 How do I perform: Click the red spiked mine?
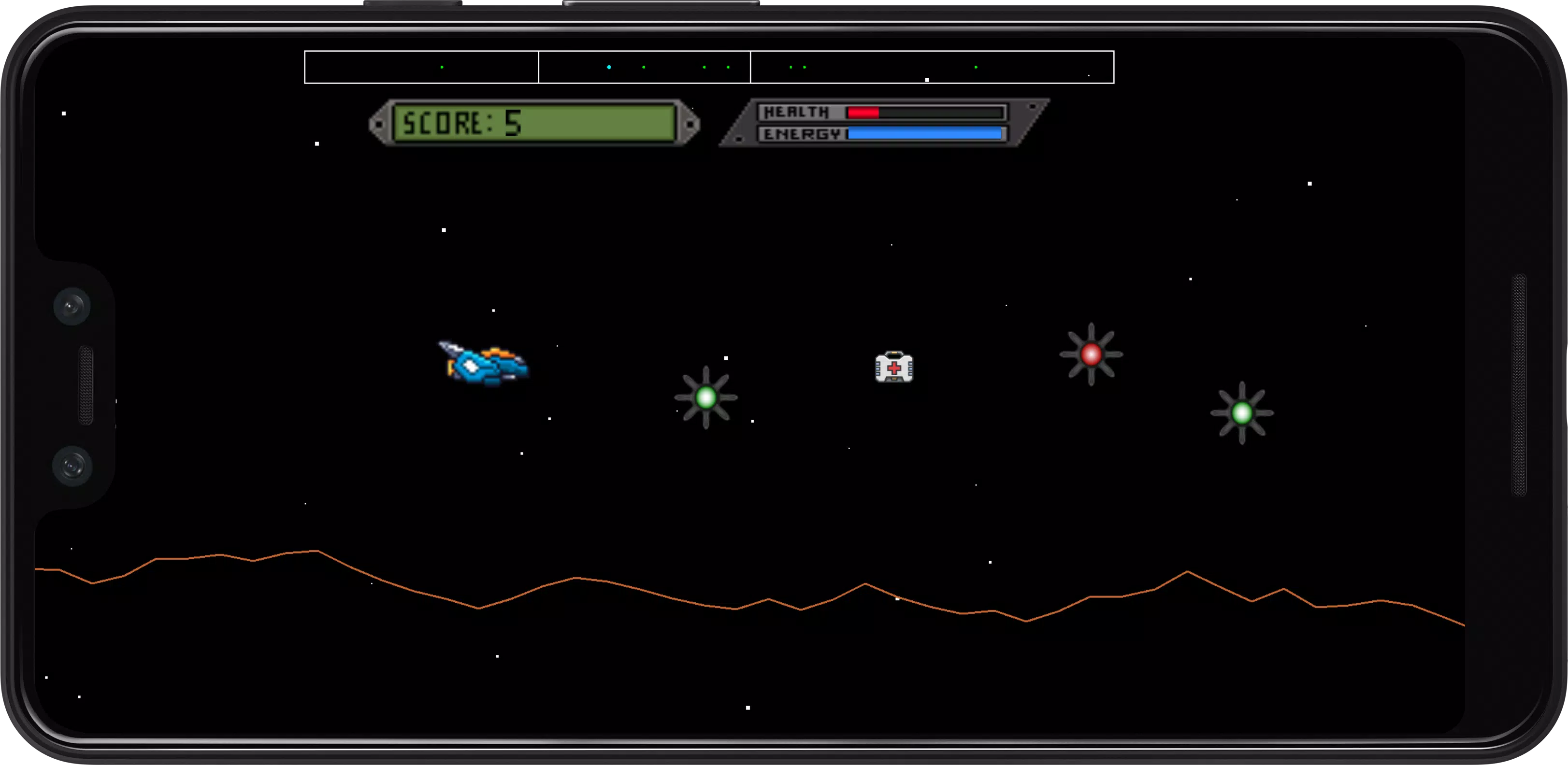tap(1092, 356)
